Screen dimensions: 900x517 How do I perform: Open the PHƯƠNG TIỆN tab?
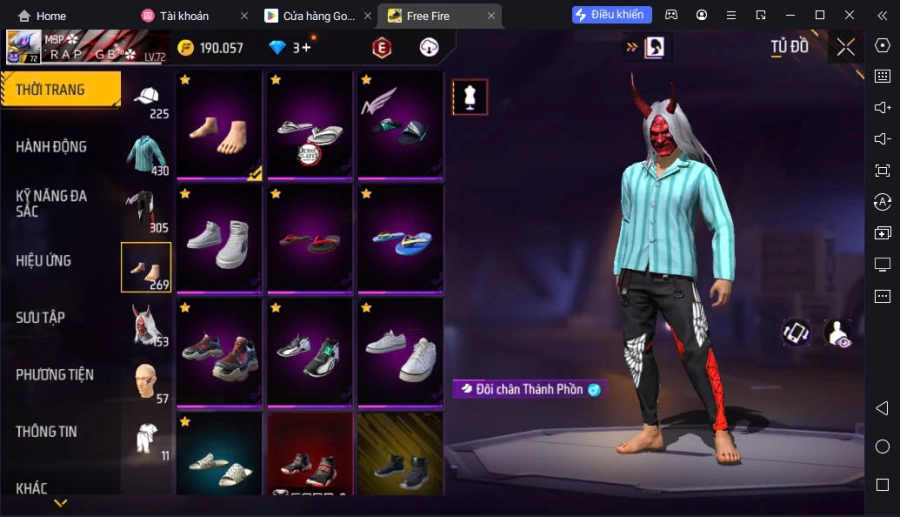point(55,375)
